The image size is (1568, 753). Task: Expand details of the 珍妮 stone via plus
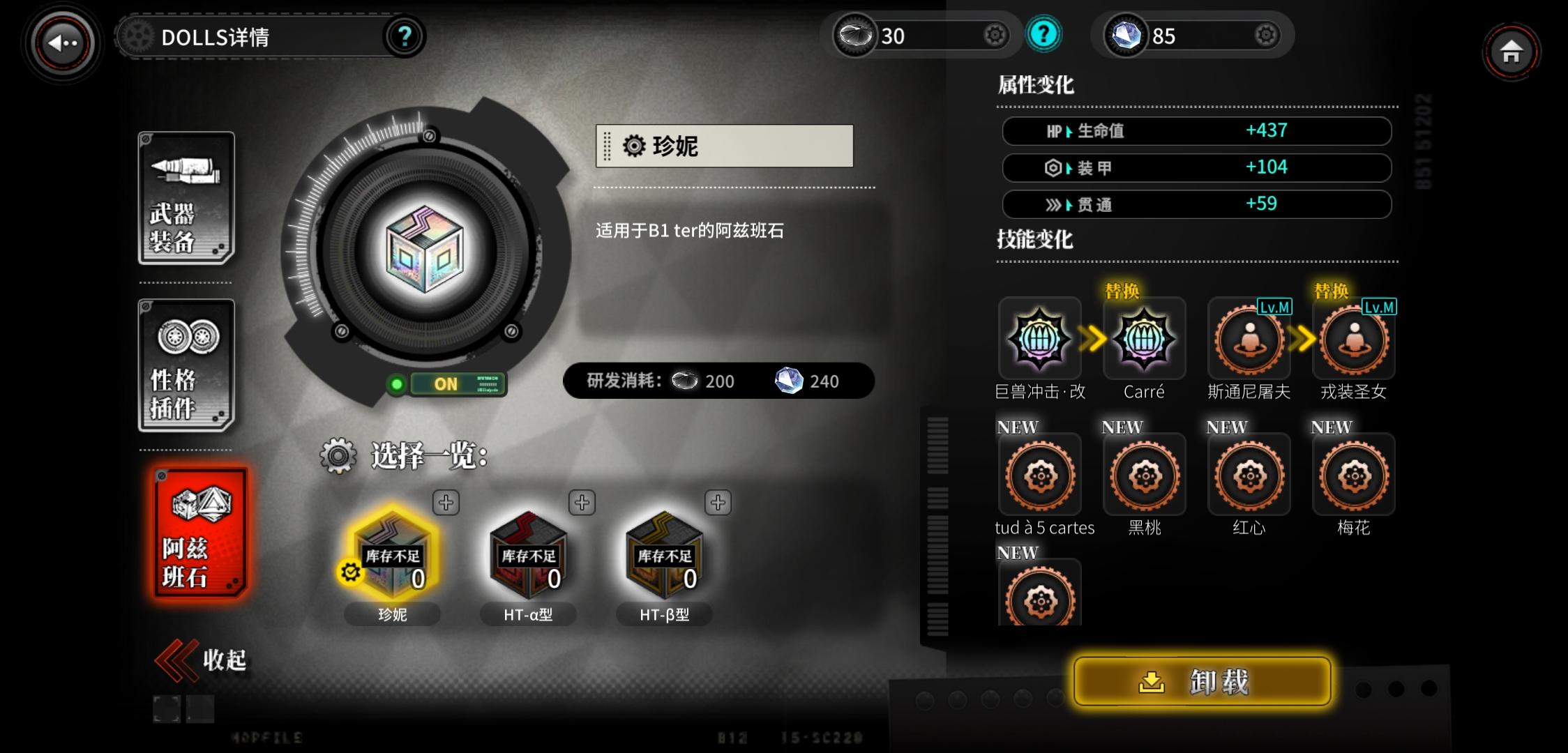point(445,503)
